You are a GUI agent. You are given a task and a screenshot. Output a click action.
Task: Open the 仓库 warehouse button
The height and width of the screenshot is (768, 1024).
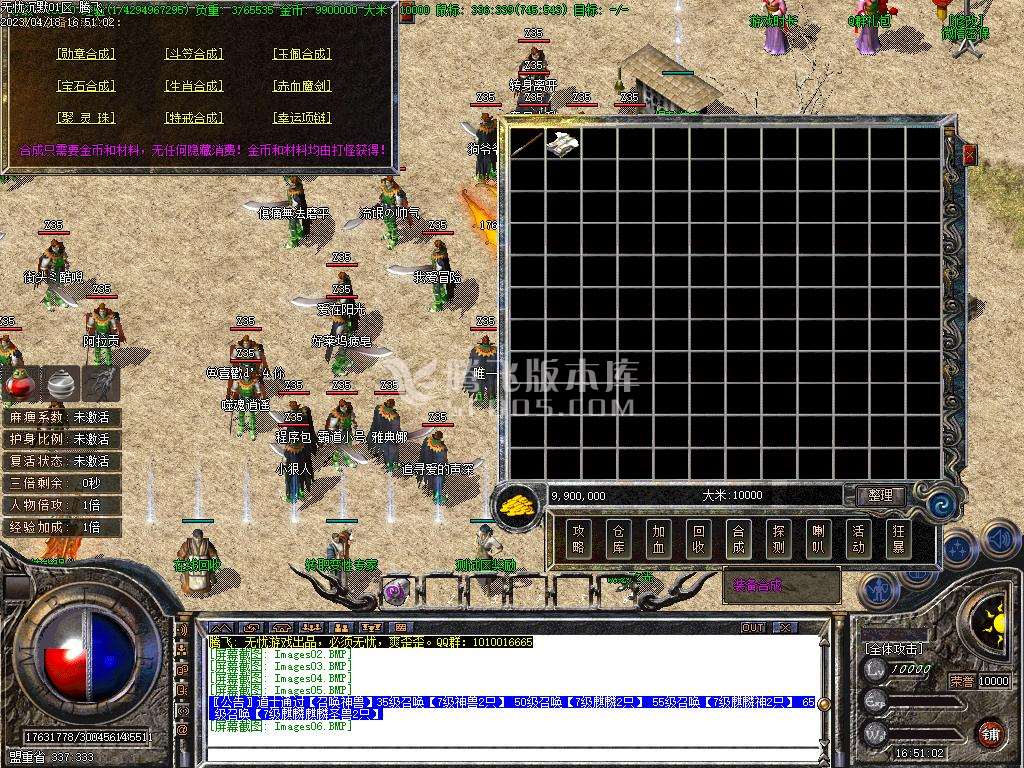[618, 540]
